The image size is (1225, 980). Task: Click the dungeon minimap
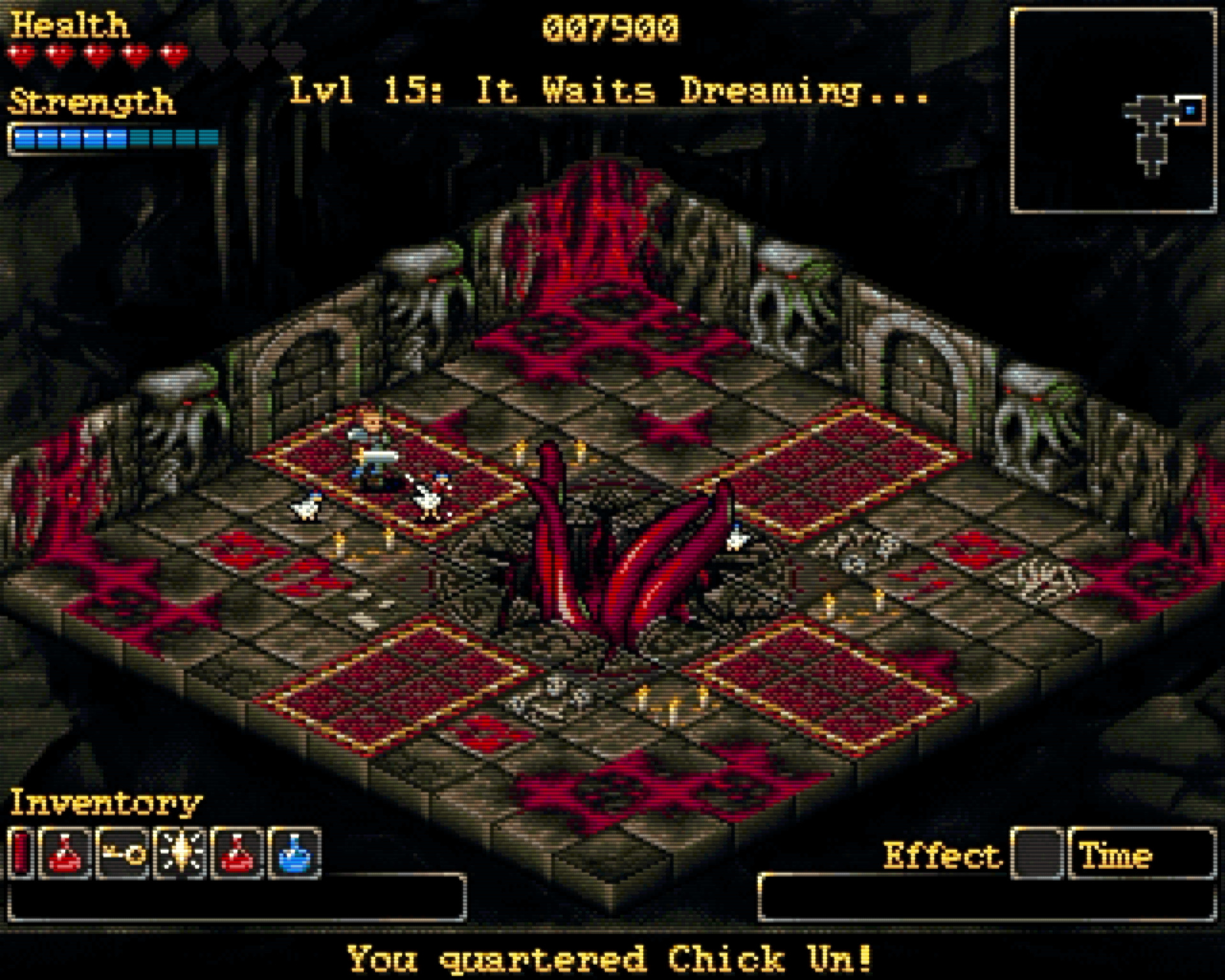click(1113, 111)
